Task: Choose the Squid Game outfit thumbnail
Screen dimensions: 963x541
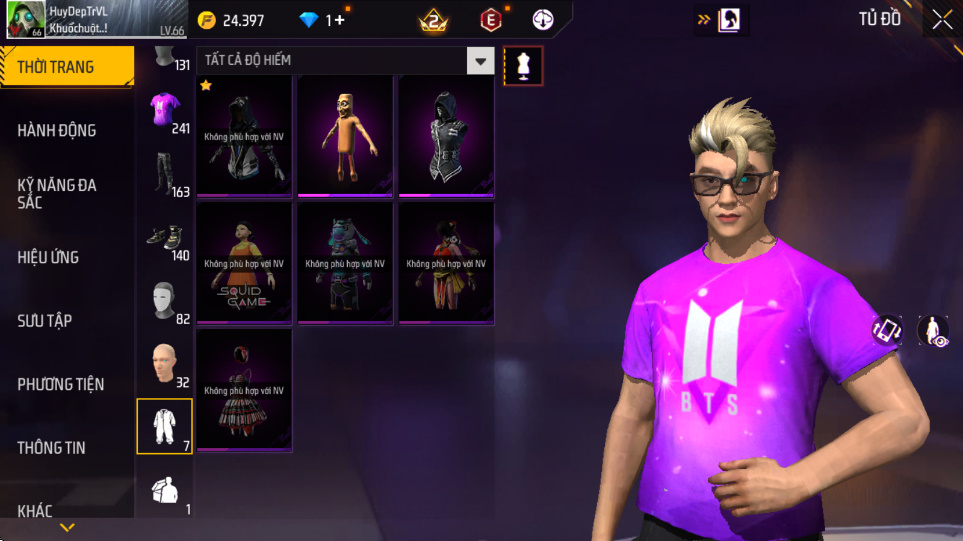Action: pyautogui.click(x=244, y=263)
